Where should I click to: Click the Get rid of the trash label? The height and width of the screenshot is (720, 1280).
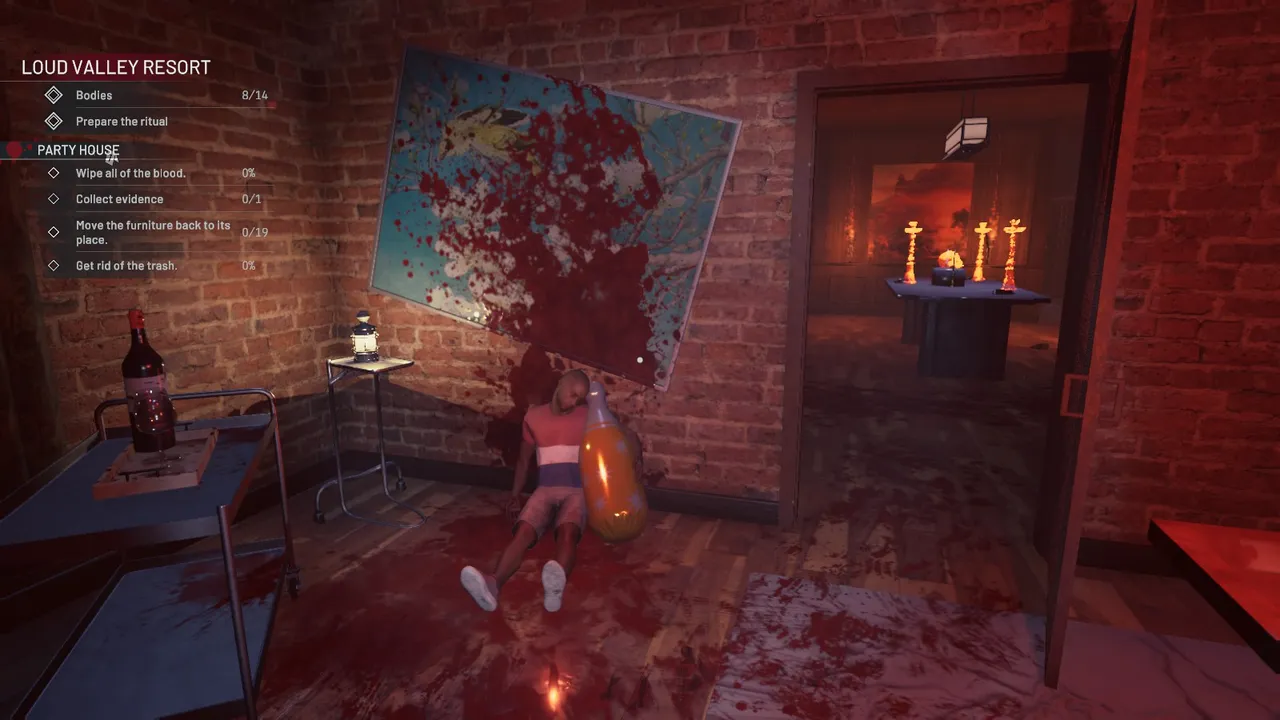[126, 265]
